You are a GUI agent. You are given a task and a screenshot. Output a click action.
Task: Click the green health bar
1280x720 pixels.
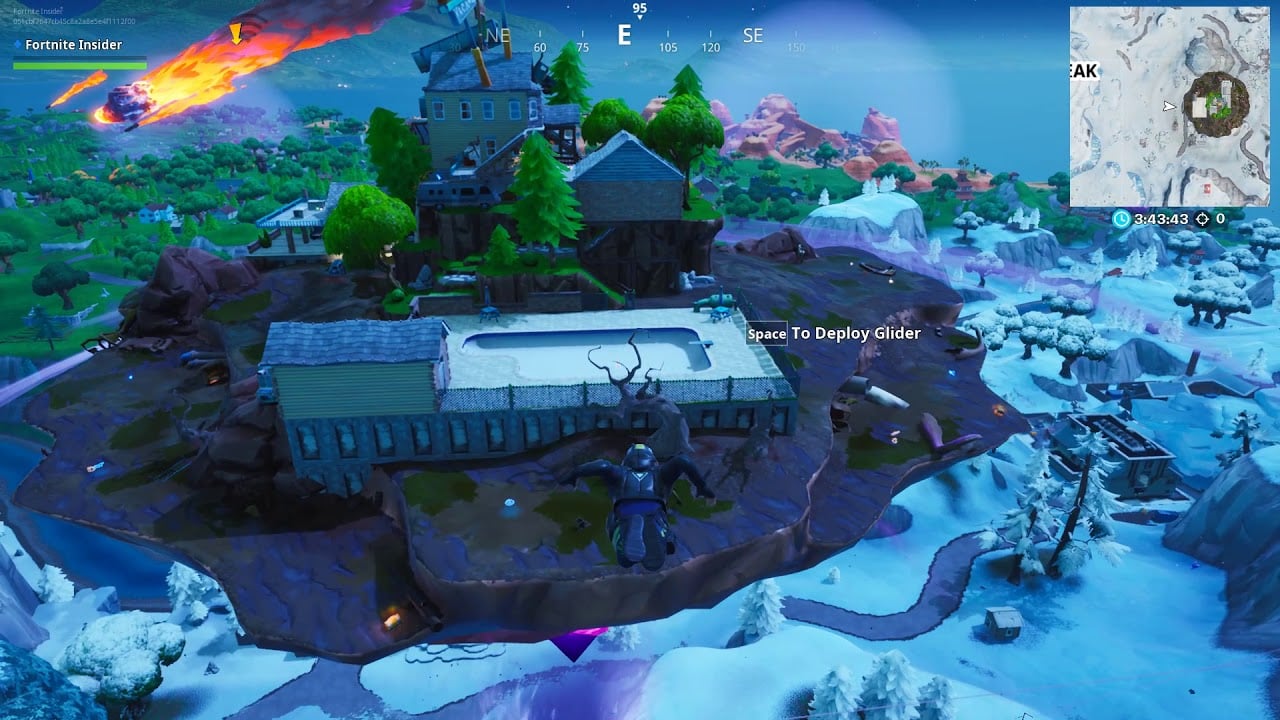coord(80,64)
